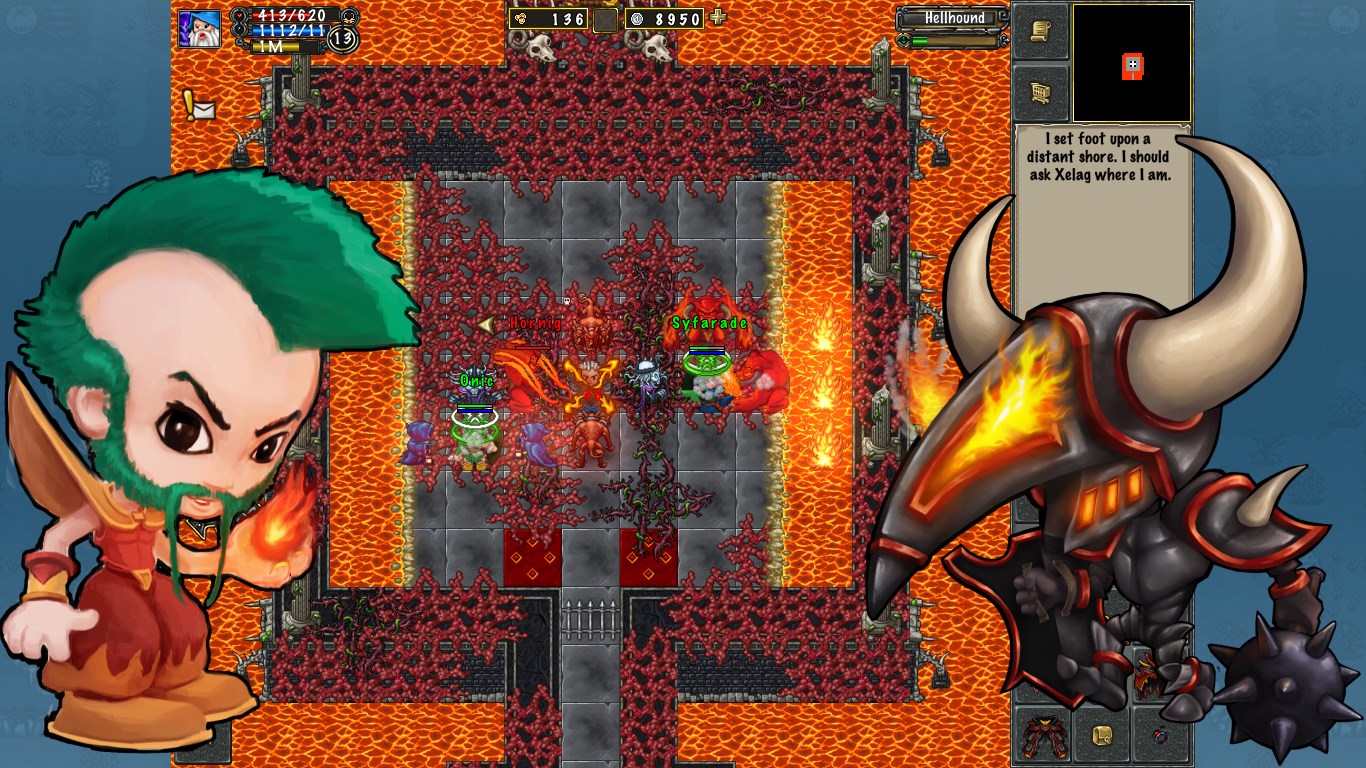The height and width of the screenshot is (768, 1366).
Task: Open the quest log scroll button
Action: click(1041, 32)
